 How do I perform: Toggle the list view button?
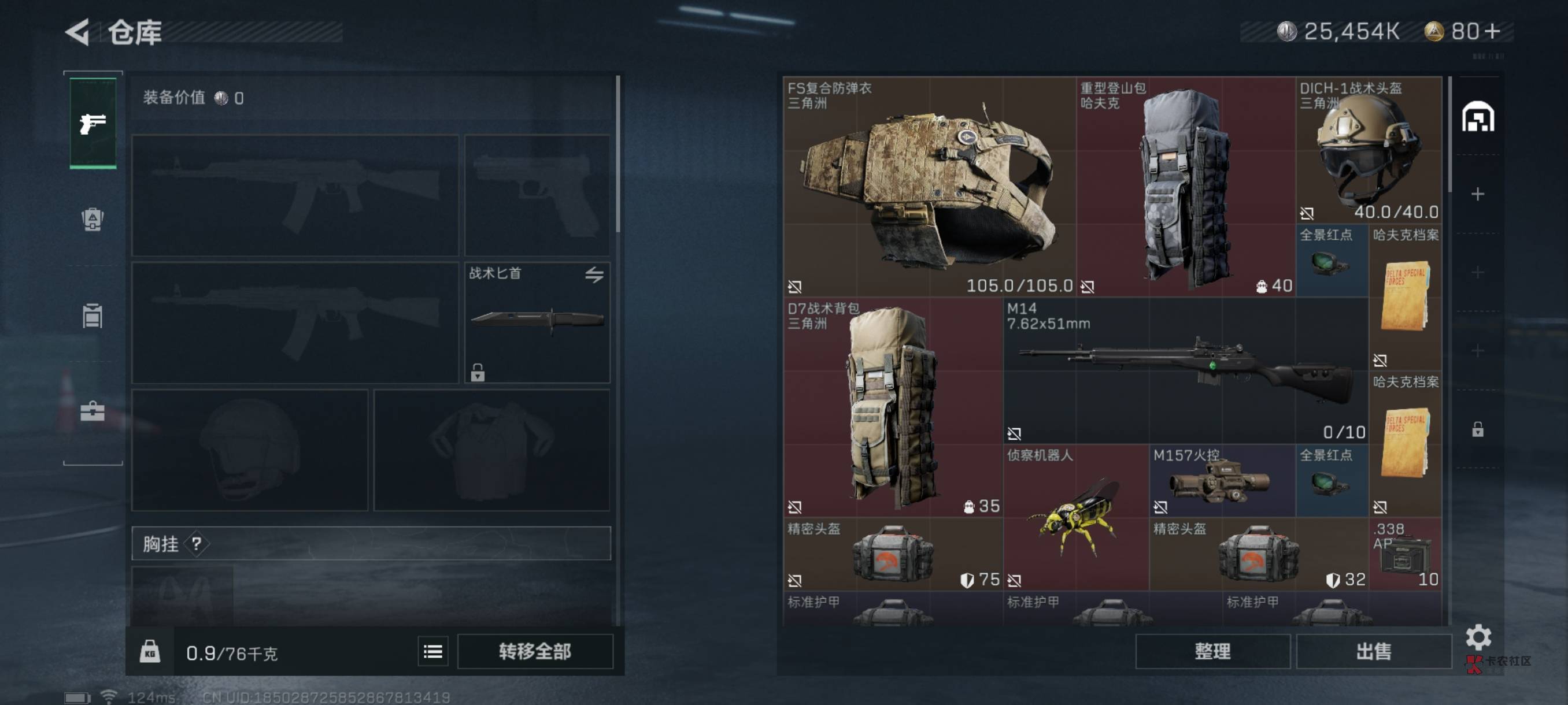[x=433, y=651]
